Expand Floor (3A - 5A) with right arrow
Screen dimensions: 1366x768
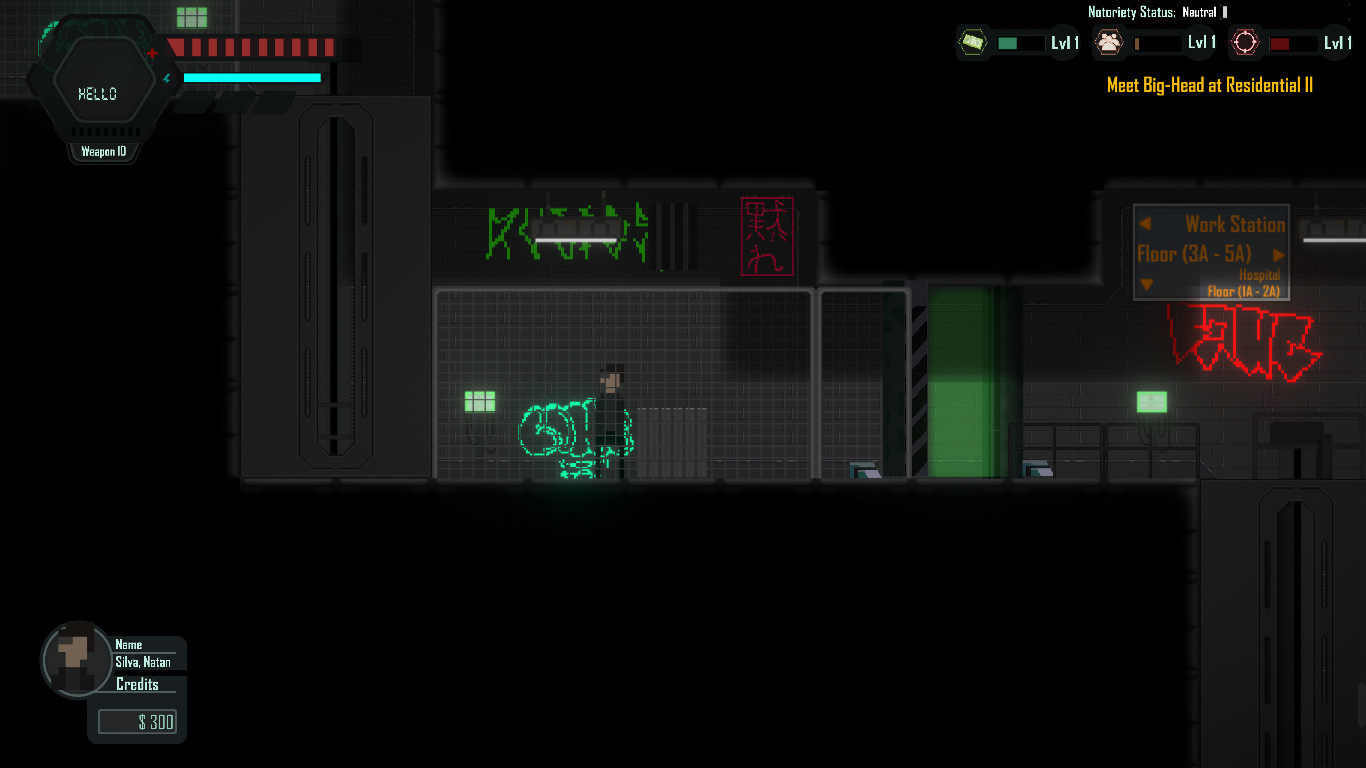1280,254
